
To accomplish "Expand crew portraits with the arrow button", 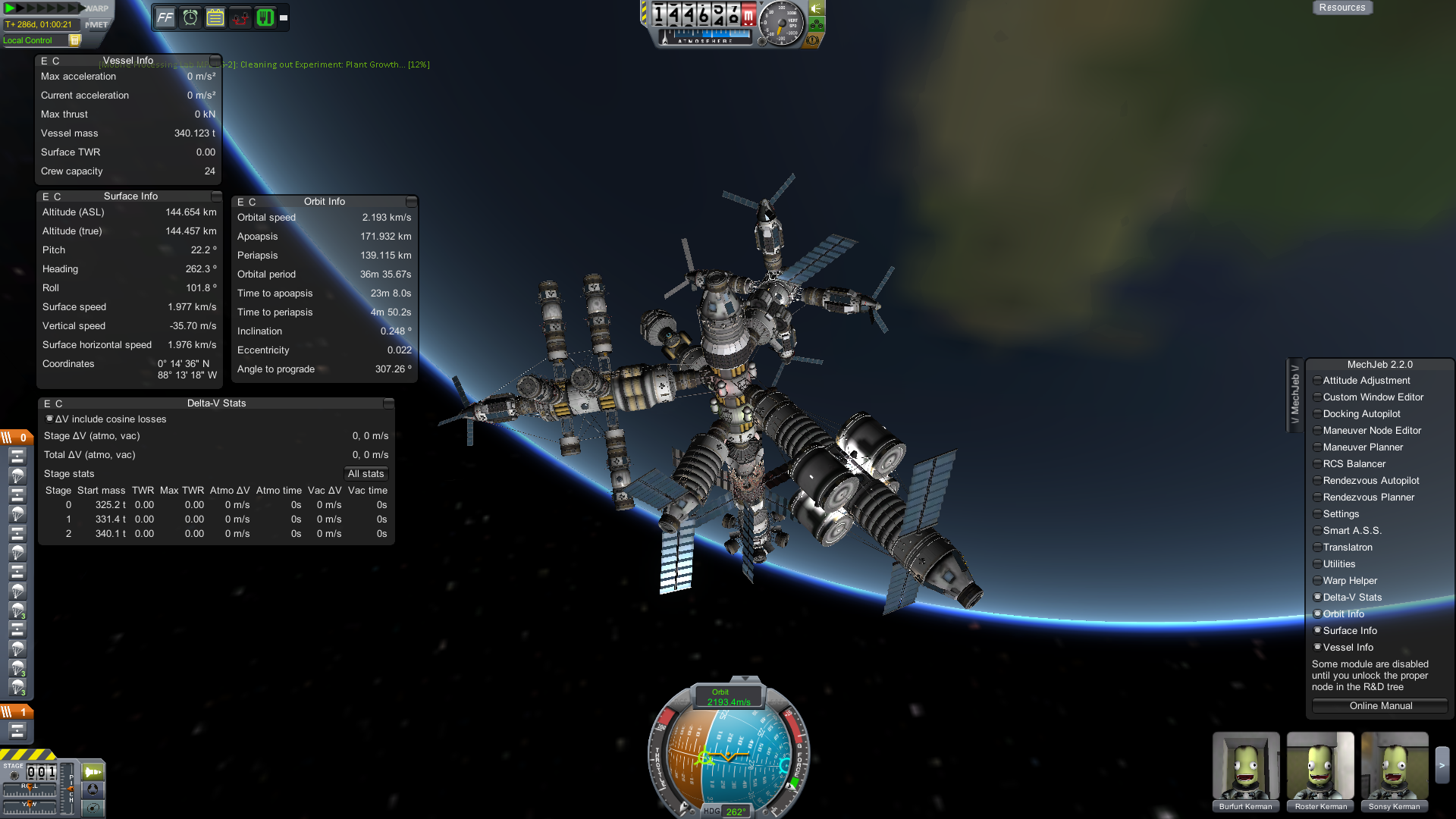I will coord(1442,766).
